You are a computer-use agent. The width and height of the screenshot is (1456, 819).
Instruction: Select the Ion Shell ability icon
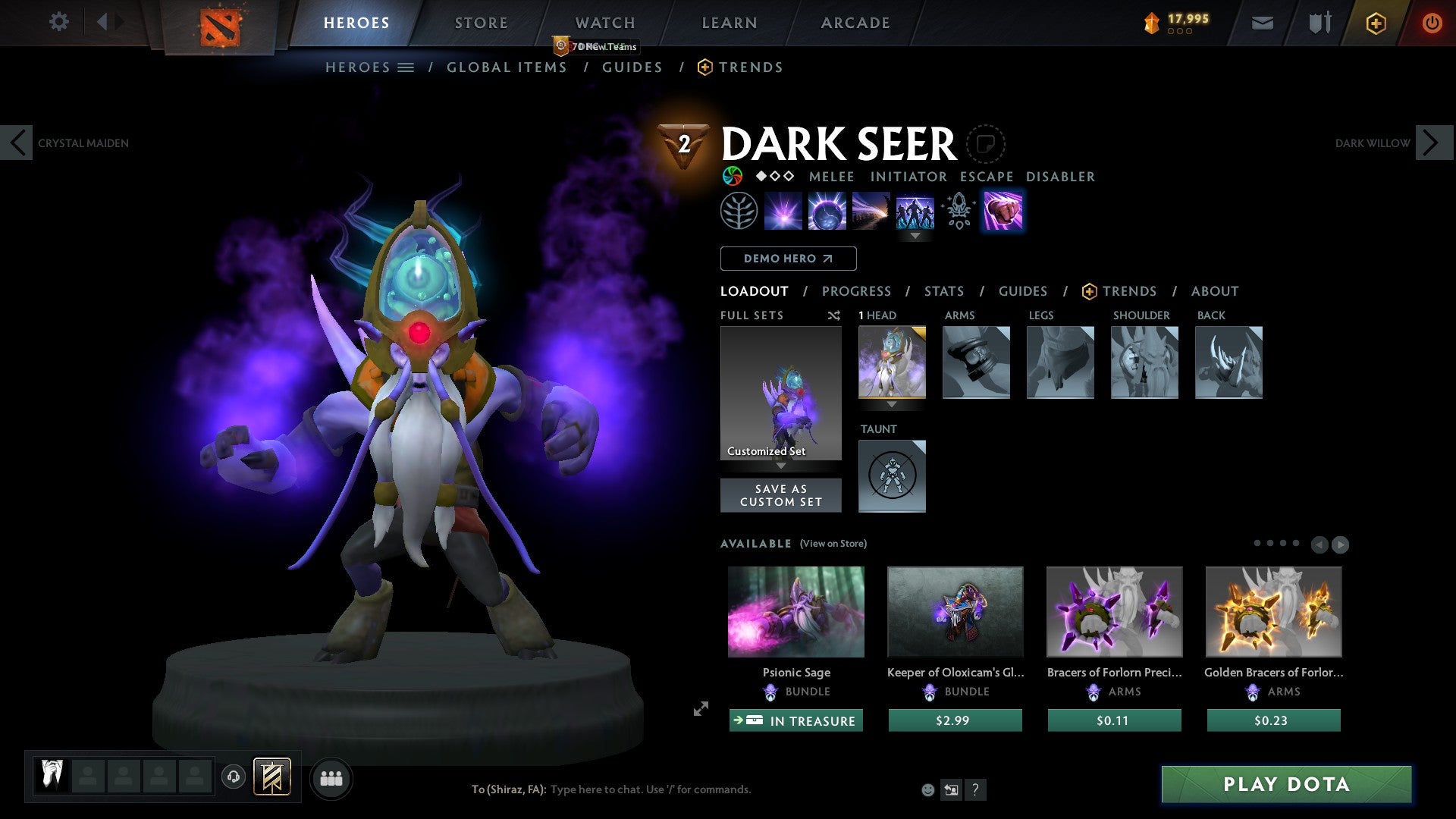pos(827,211)
